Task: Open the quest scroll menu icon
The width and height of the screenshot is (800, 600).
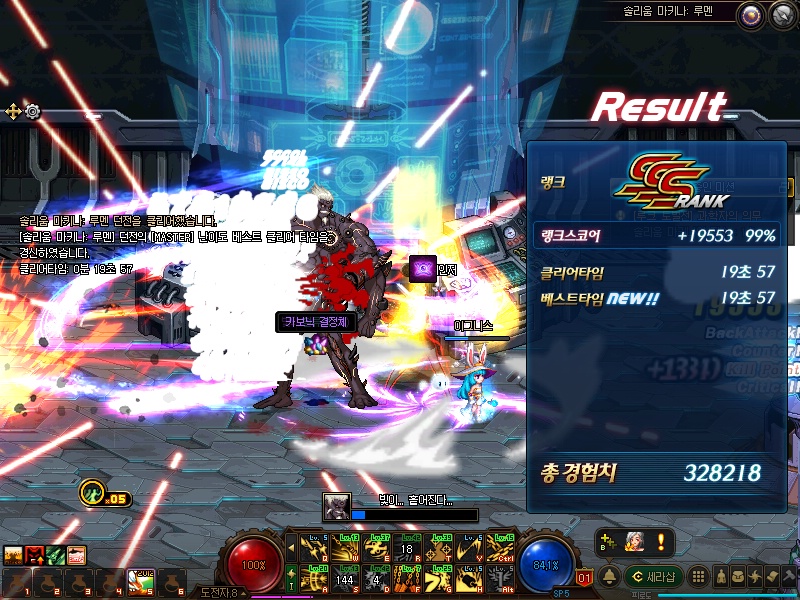Action: [773, 577]
